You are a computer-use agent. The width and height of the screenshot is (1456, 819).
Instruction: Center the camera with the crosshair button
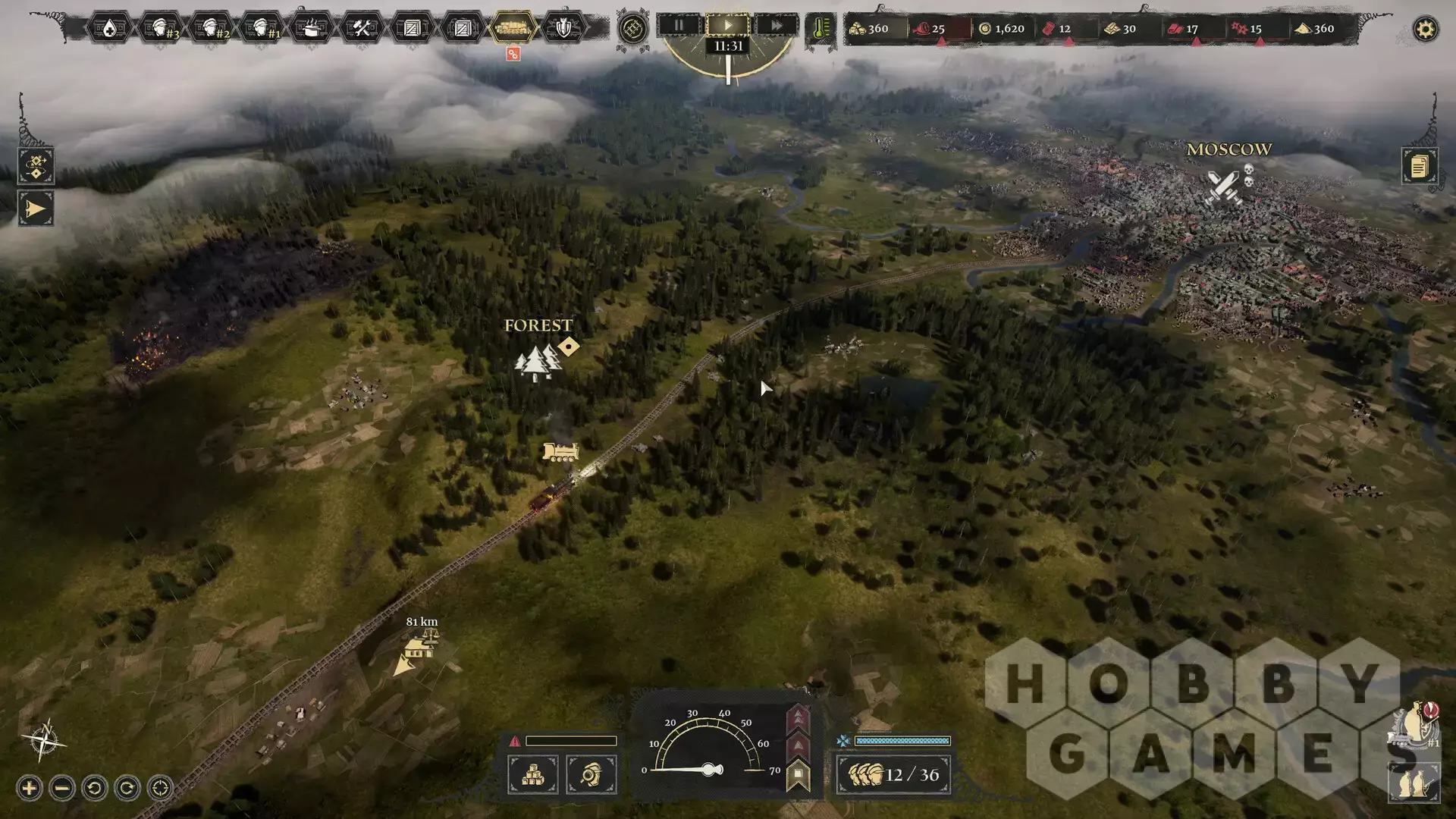[160, 789]
